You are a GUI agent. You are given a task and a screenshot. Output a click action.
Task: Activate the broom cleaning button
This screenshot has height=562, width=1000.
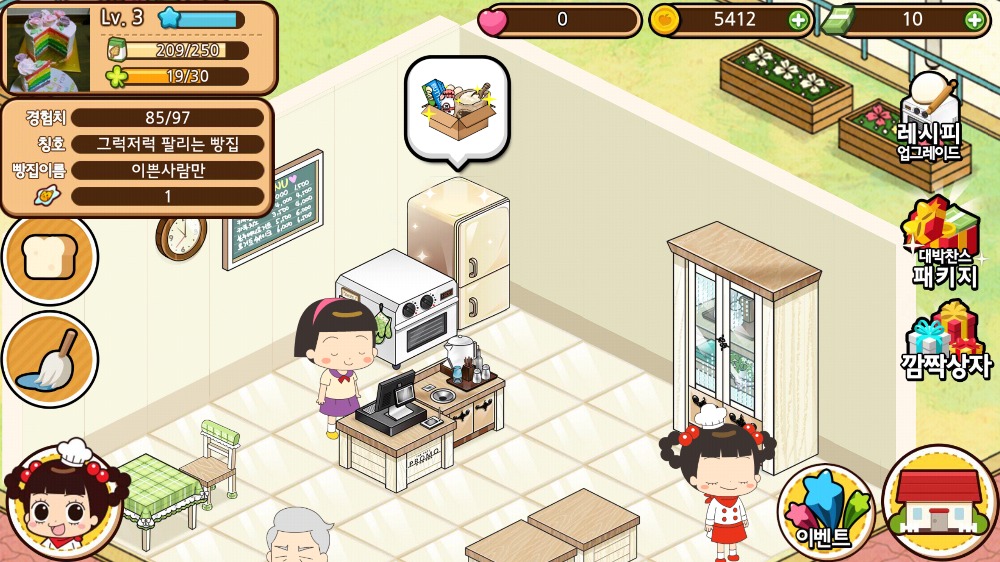(x=49, y=360)
